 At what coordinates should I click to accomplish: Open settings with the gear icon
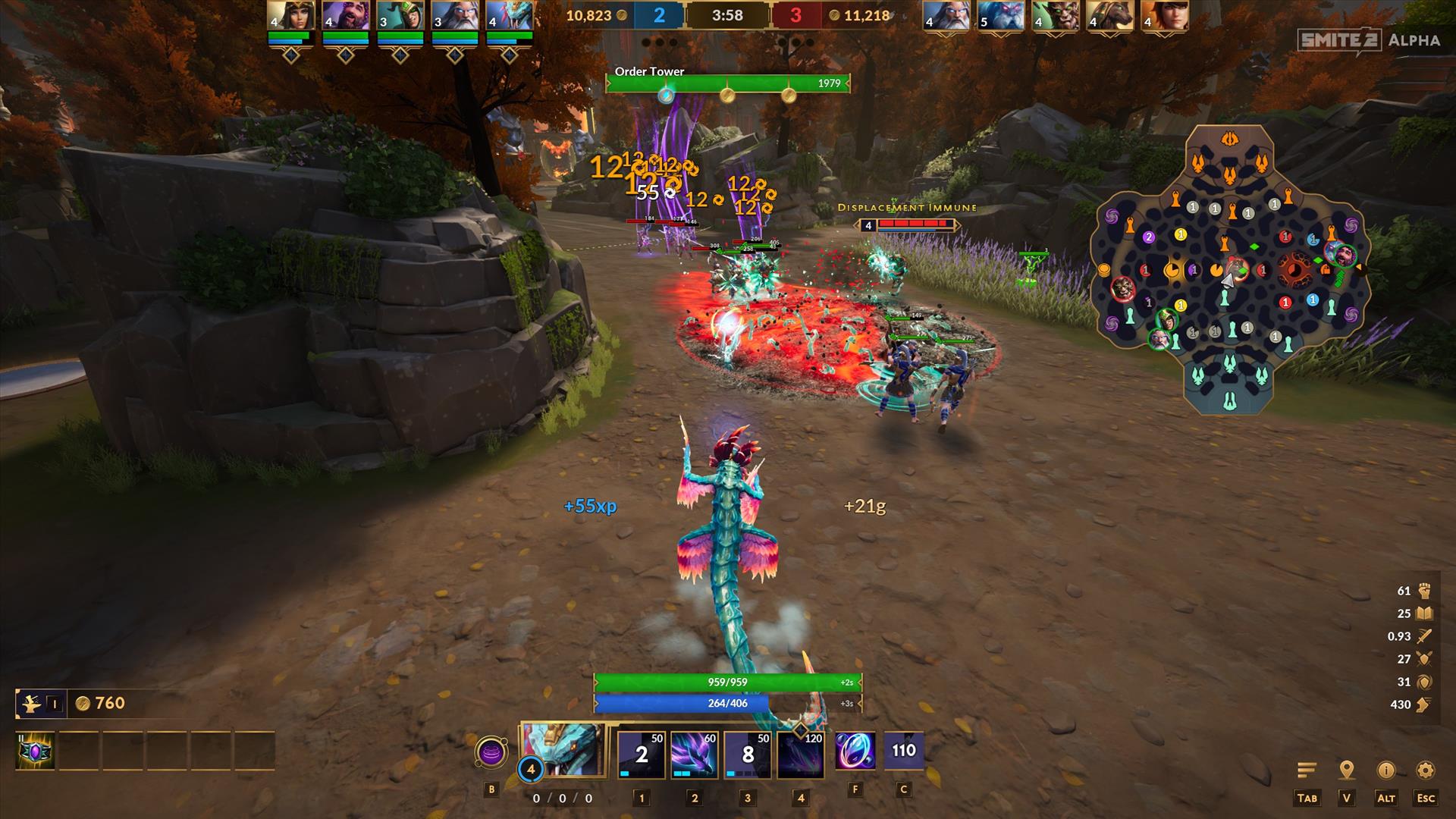(1426, 770)
